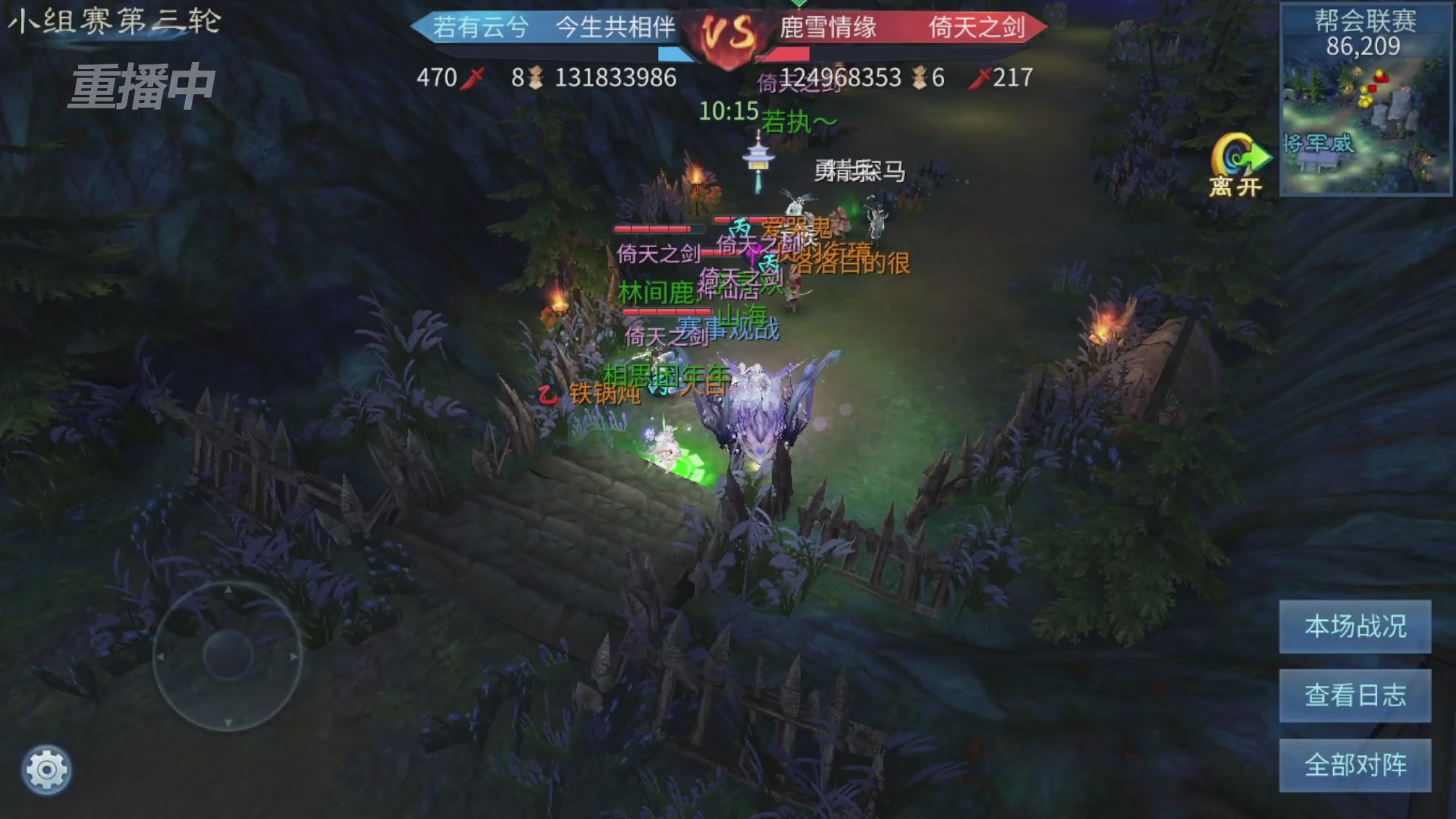Open the 查看日志 log viewer

[1354, 695]
